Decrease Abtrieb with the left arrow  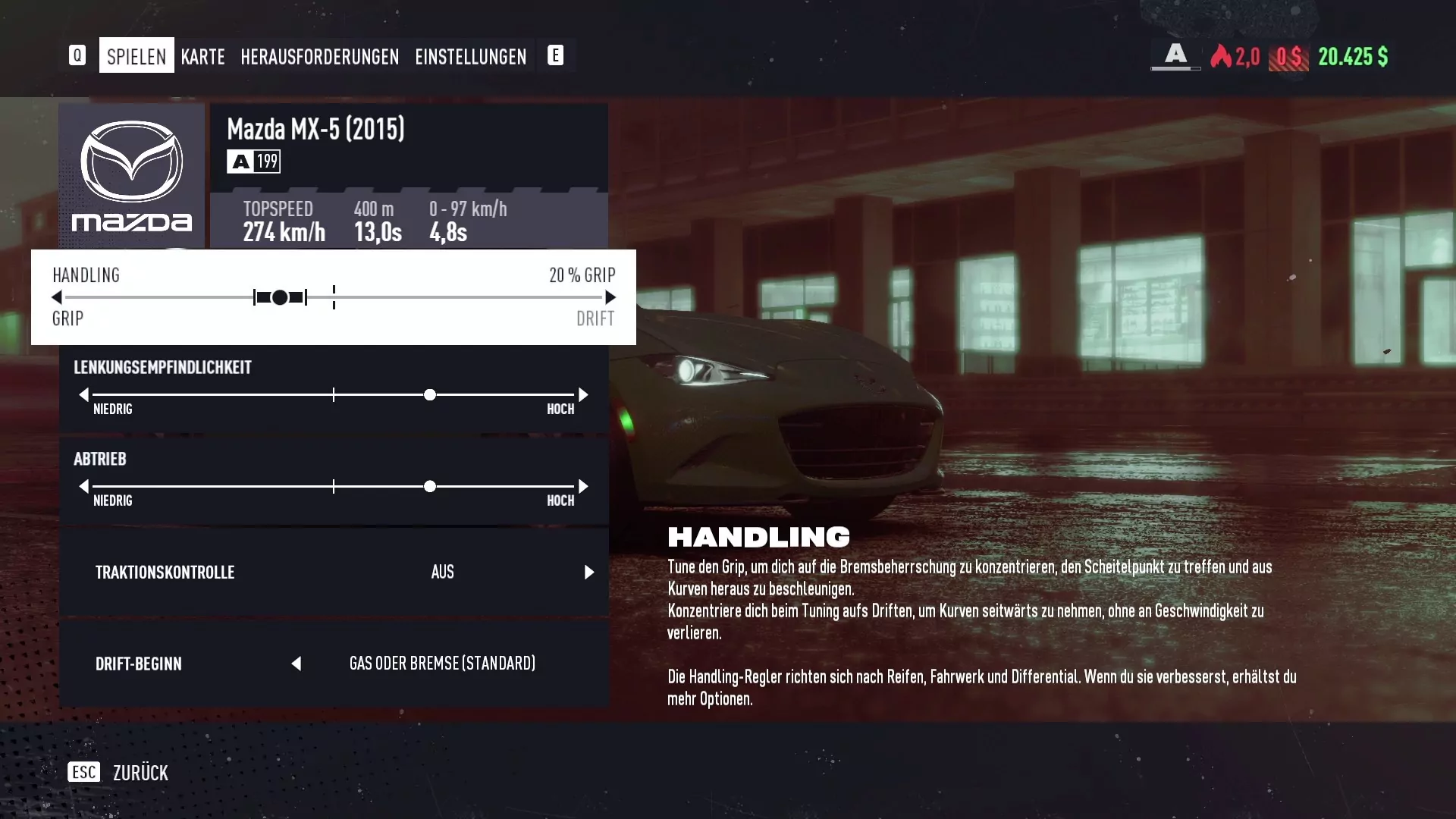tap(83, 486)
